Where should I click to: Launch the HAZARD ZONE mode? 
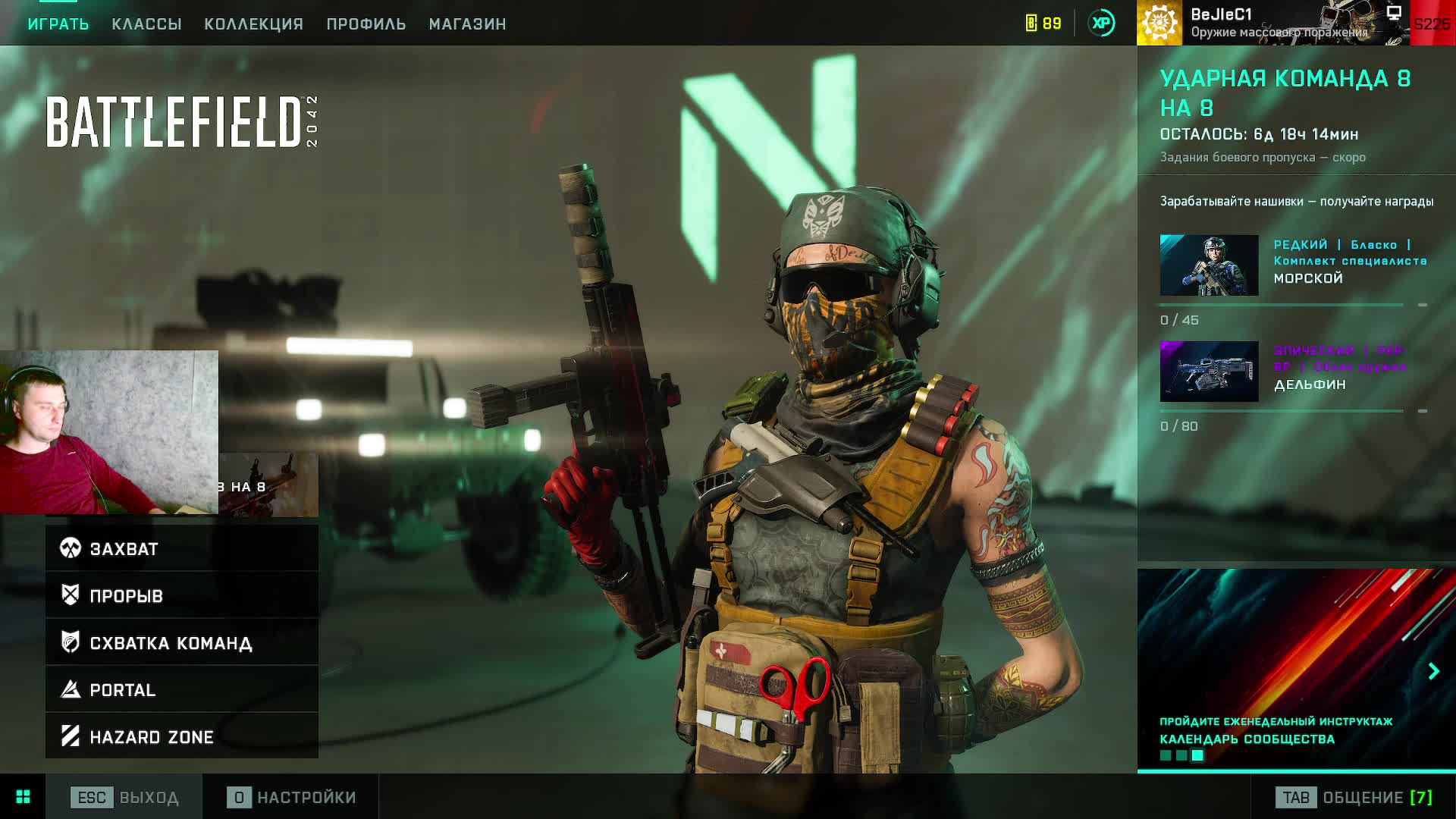182,736
